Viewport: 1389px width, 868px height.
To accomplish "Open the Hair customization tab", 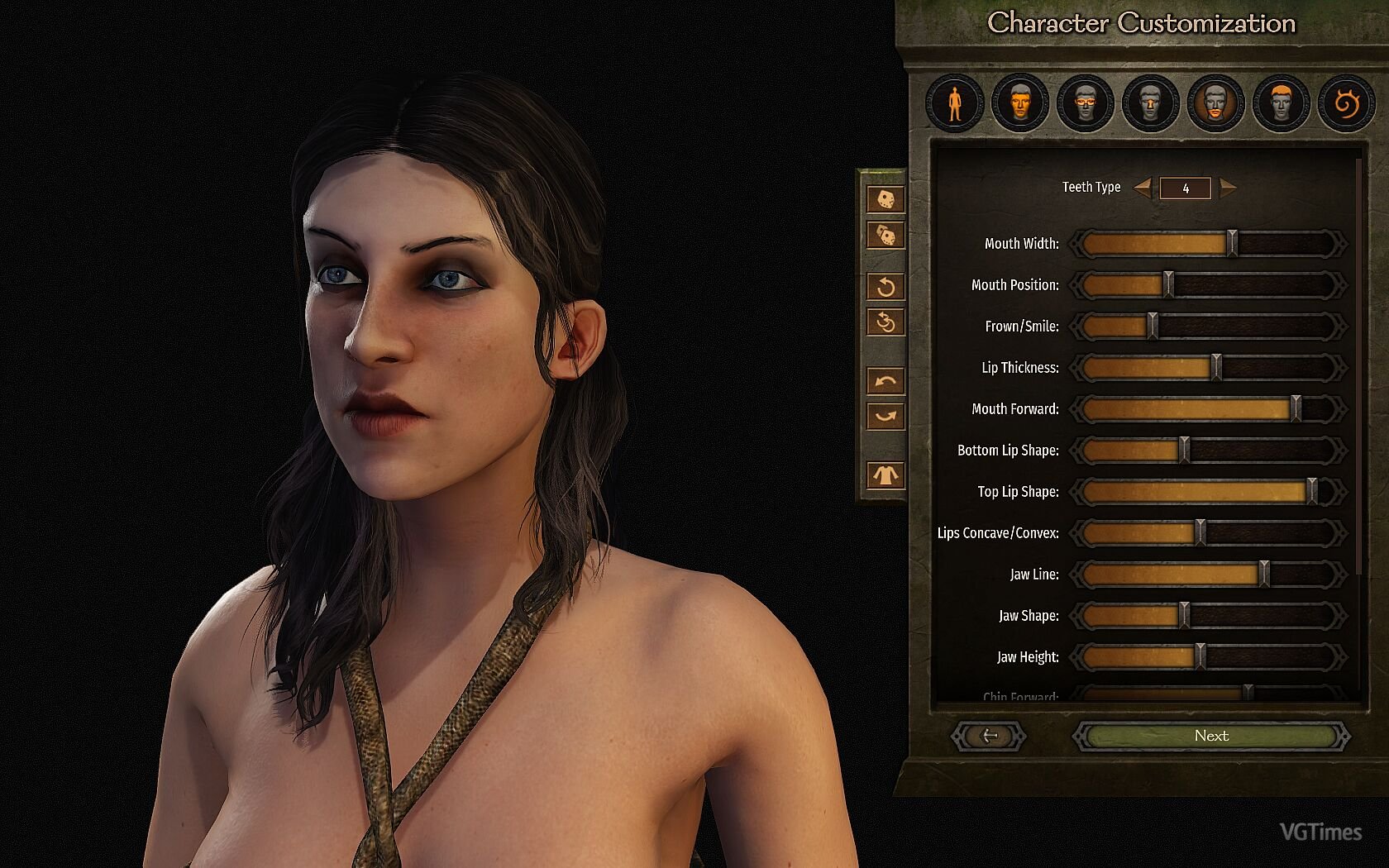I will tap(1281, 104).
